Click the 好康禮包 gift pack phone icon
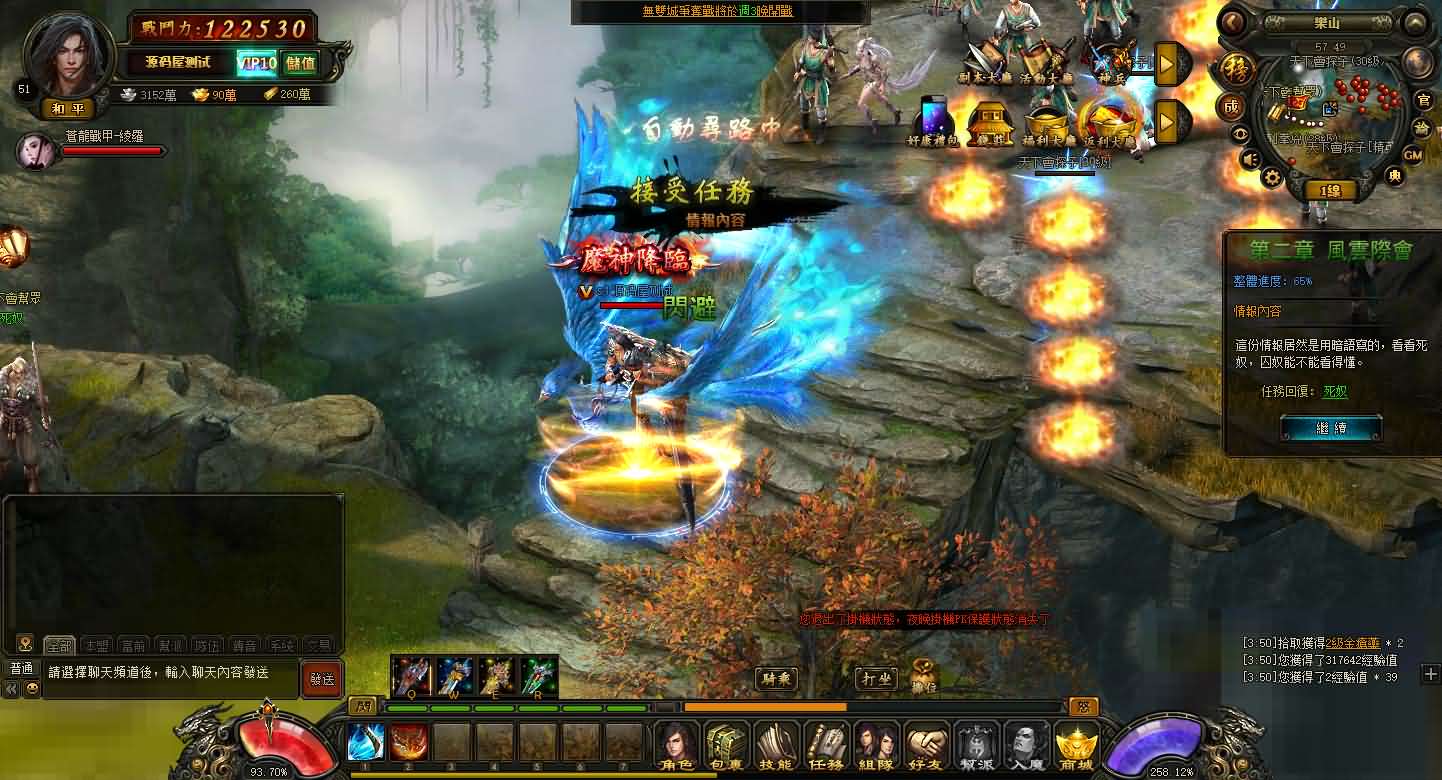Viewport: 1442px width, 780px height. (x=933, y=117)
